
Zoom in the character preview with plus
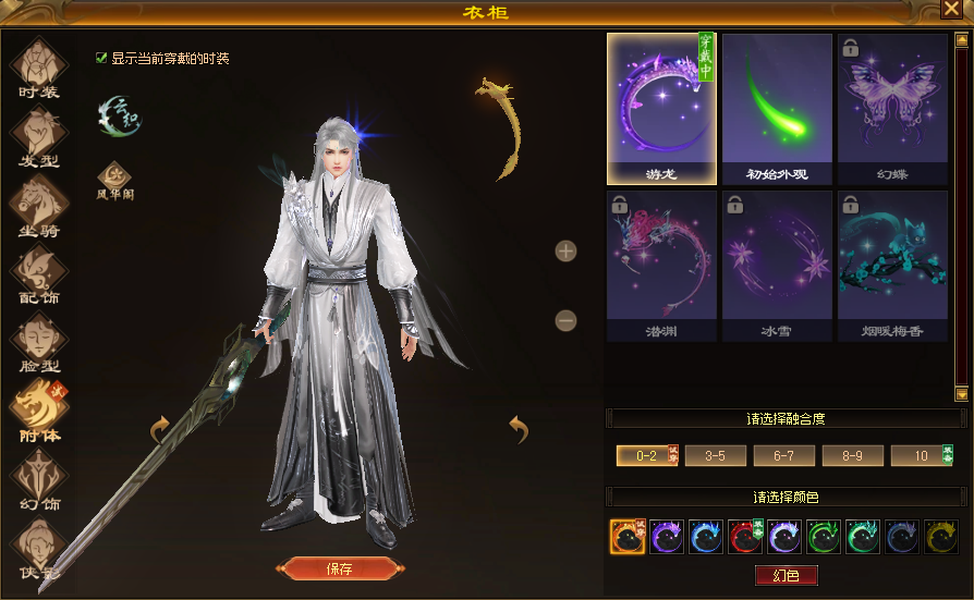566,251
